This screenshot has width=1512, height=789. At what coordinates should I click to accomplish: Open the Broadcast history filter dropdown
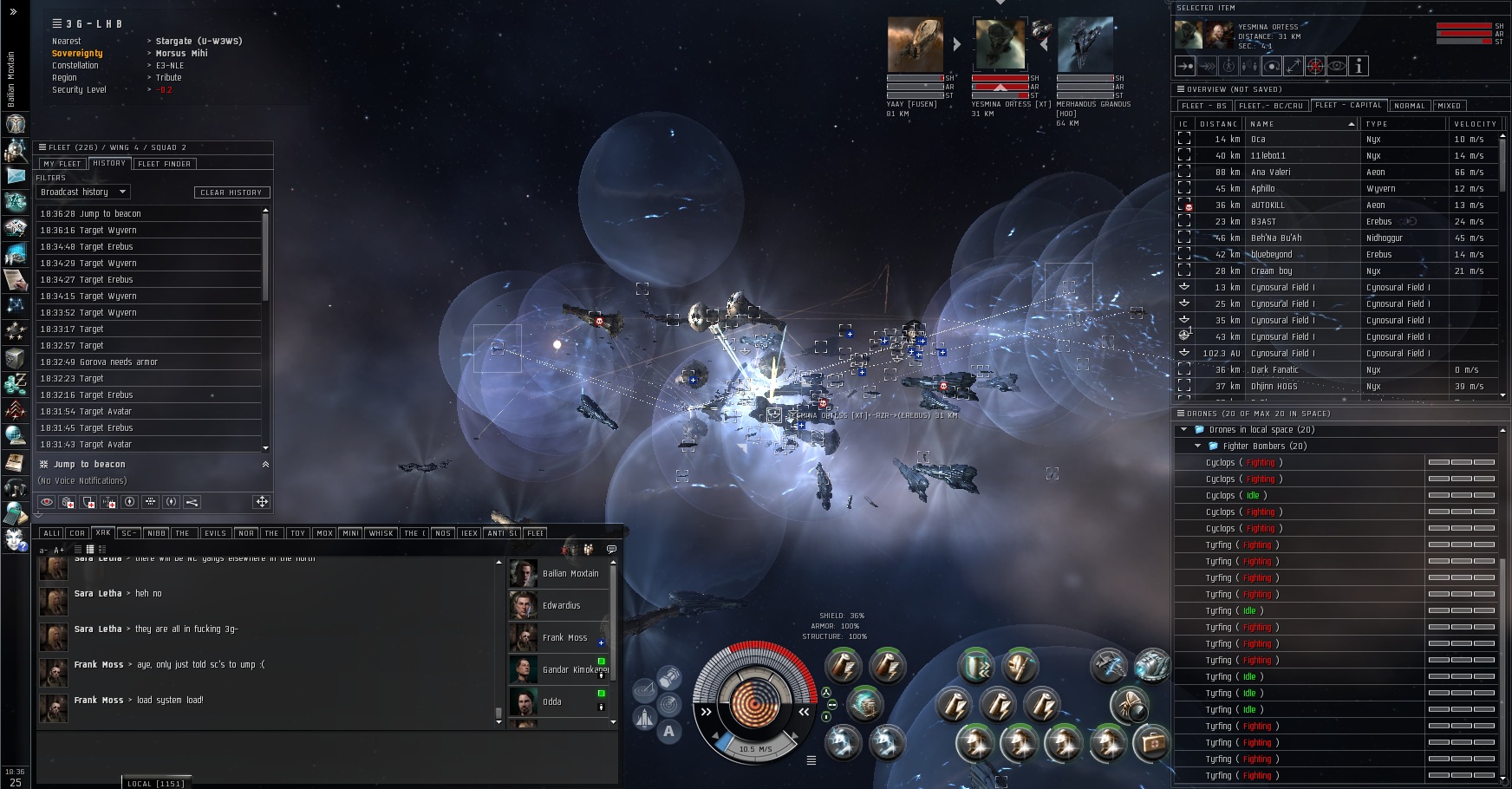(84, 192)
